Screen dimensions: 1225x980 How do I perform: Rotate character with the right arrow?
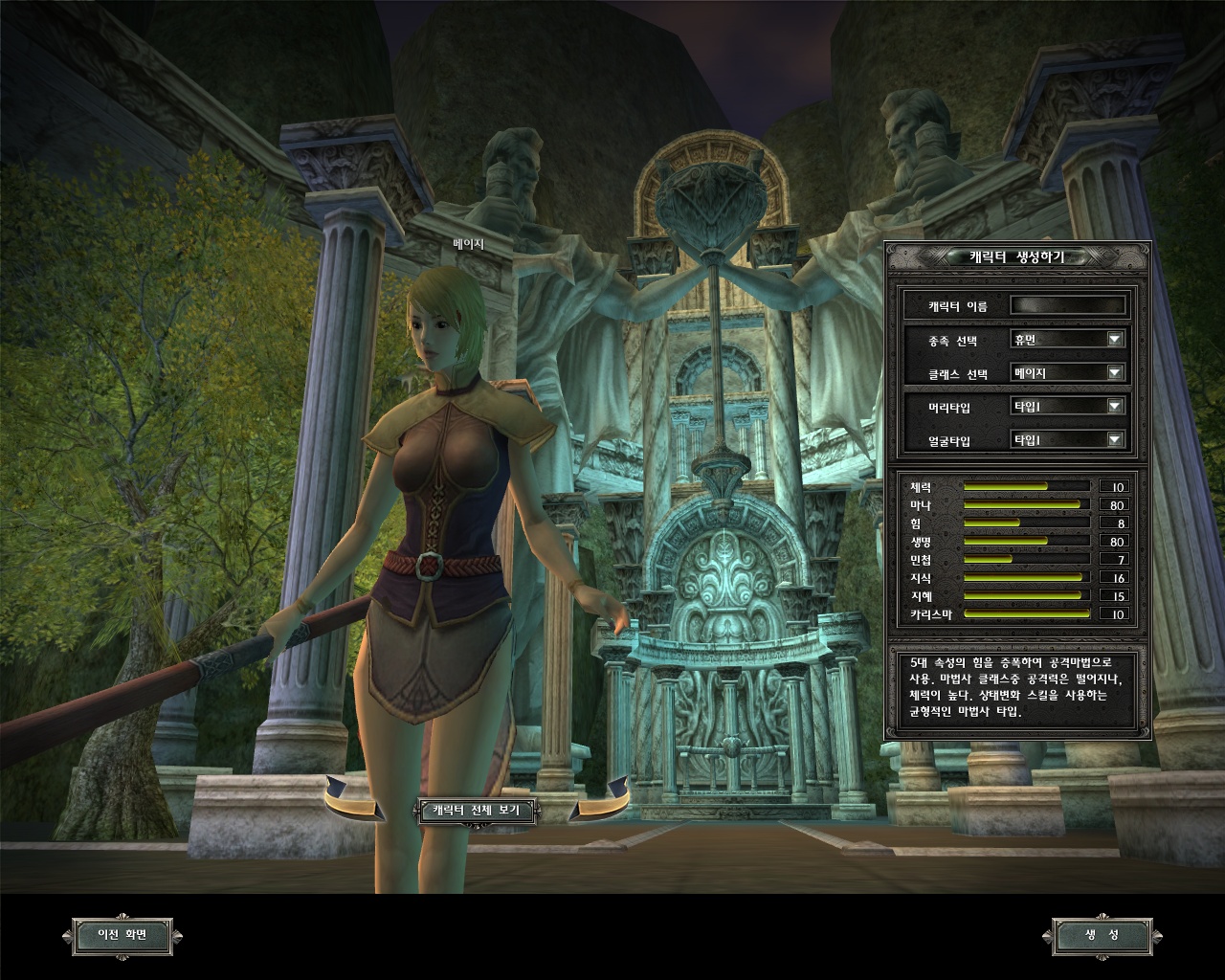click(x=600, y=800)
